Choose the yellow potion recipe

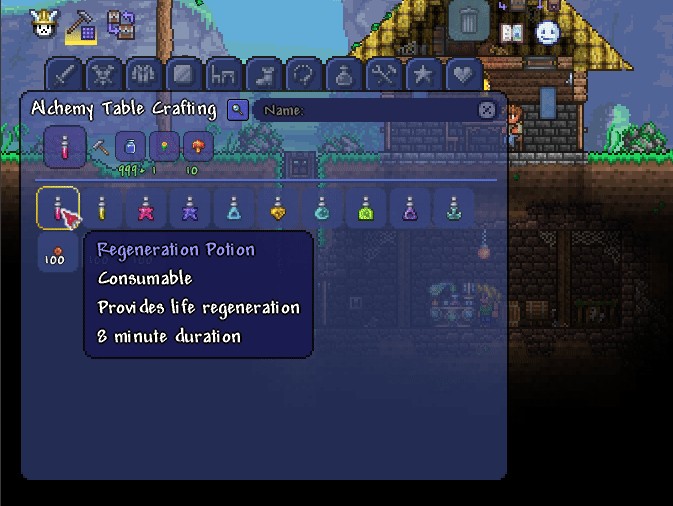(101, 208)
